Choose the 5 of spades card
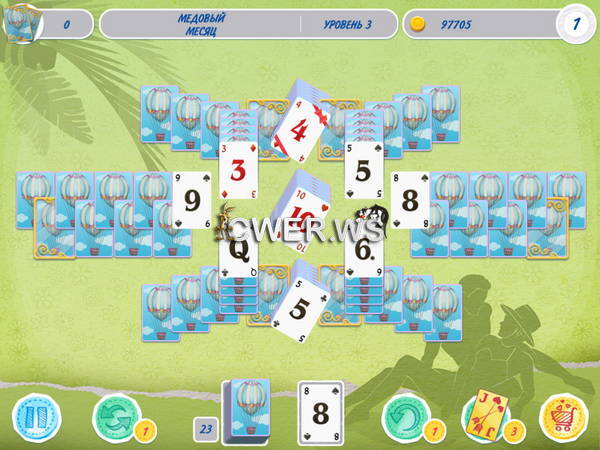The image size is (600, 450). tap(364, 169)
